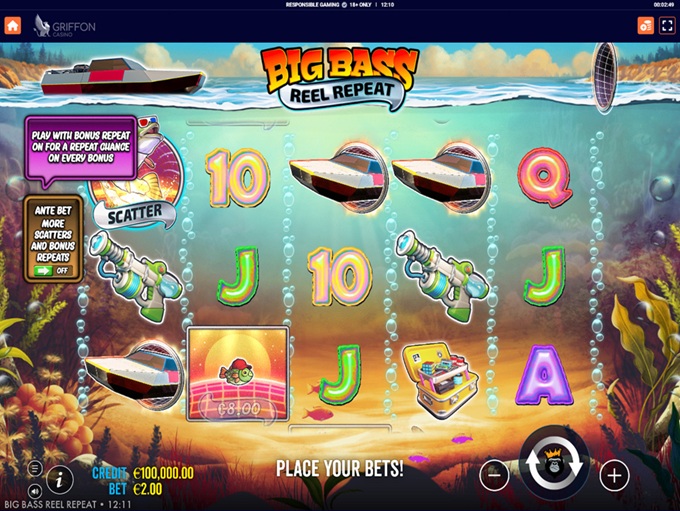680x511 pixels.
Task: Enter fullscreen mode
Action: coord(667,25)
